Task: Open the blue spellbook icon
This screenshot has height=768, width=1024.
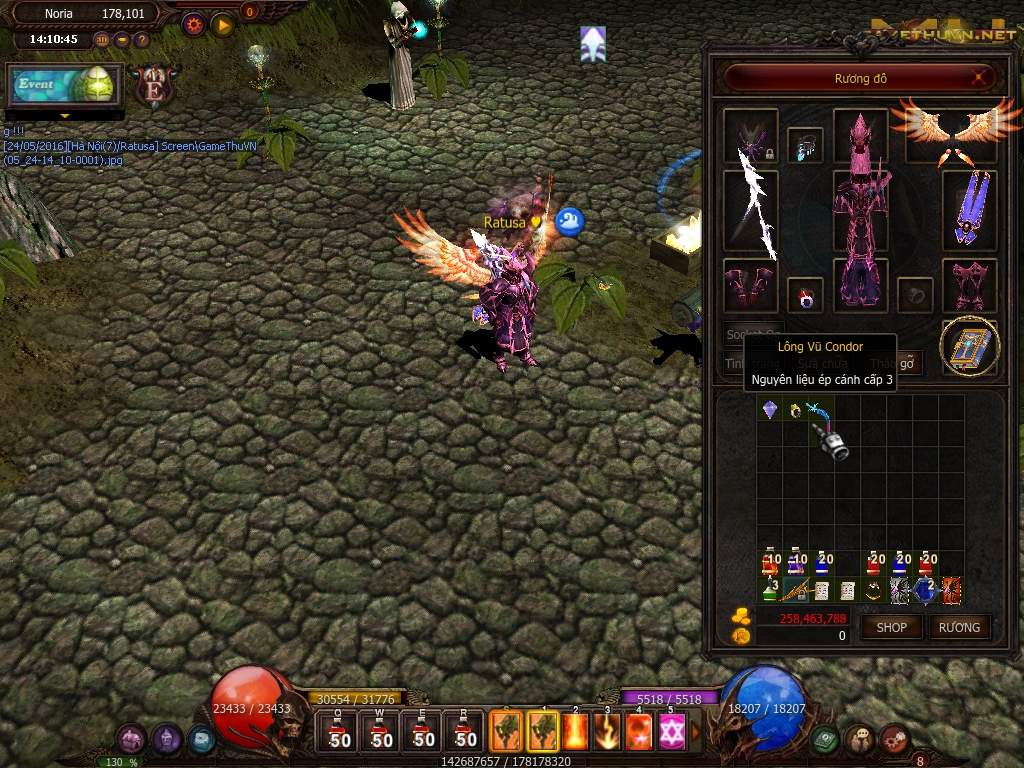Action: click(969, 346)
